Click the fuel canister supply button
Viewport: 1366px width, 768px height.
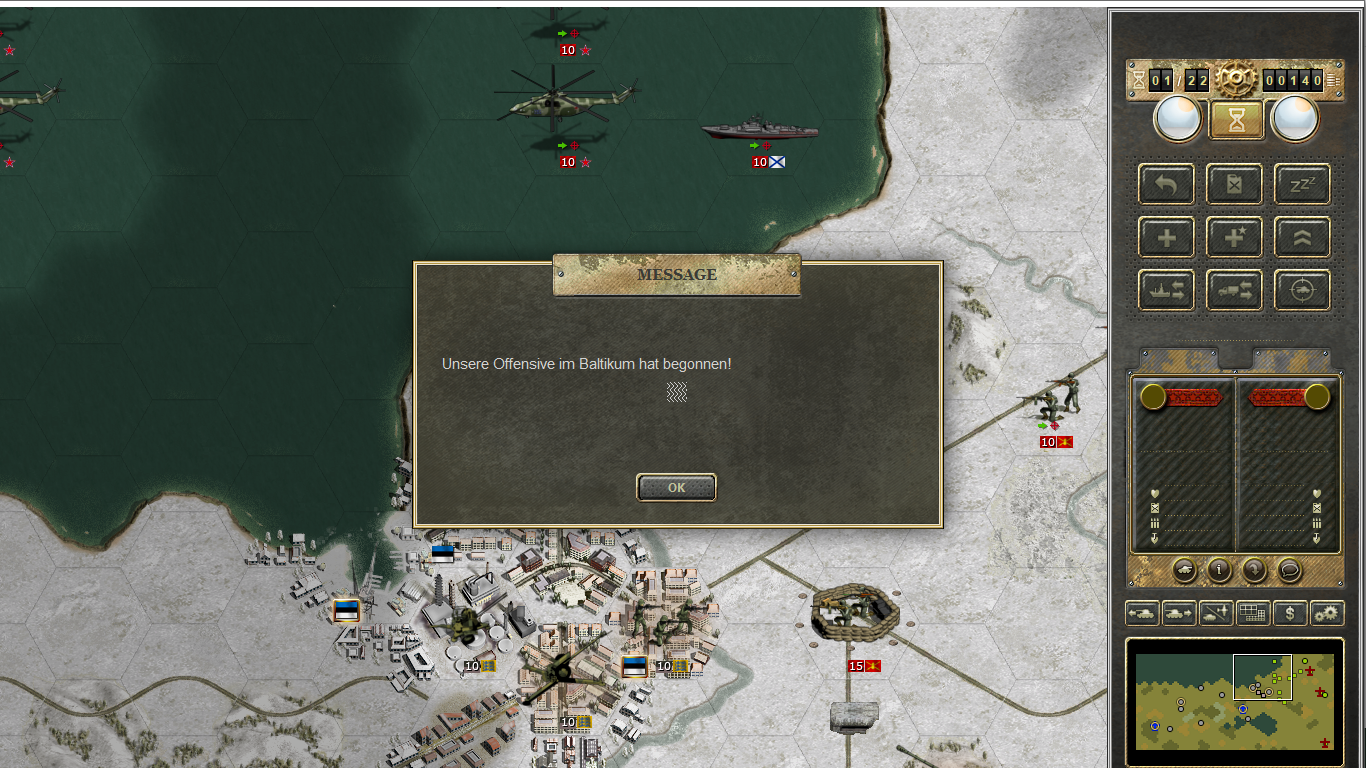[x=1234, y=184]
